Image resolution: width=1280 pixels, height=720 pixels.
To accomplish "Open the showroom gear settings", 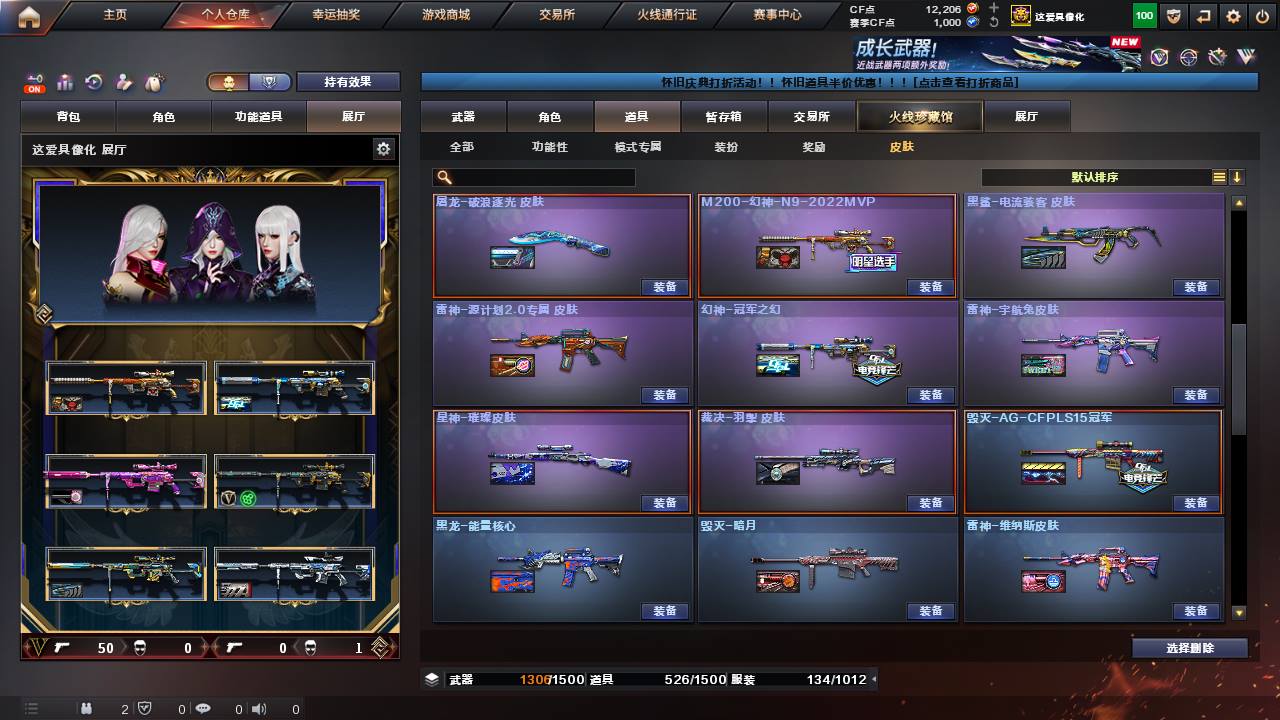I will click(383, 149).
